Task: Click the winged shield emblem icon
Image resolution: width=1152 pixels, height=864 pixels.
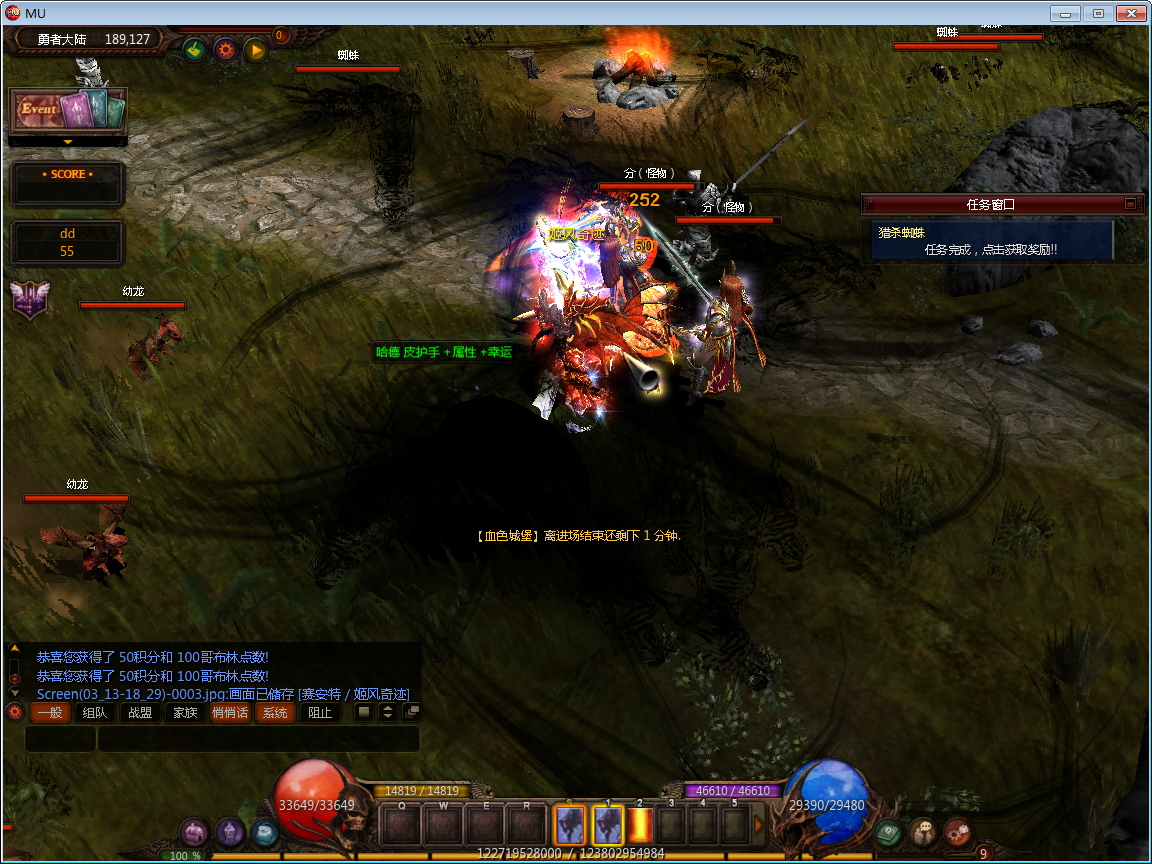Action: click(x=28, y=299)
